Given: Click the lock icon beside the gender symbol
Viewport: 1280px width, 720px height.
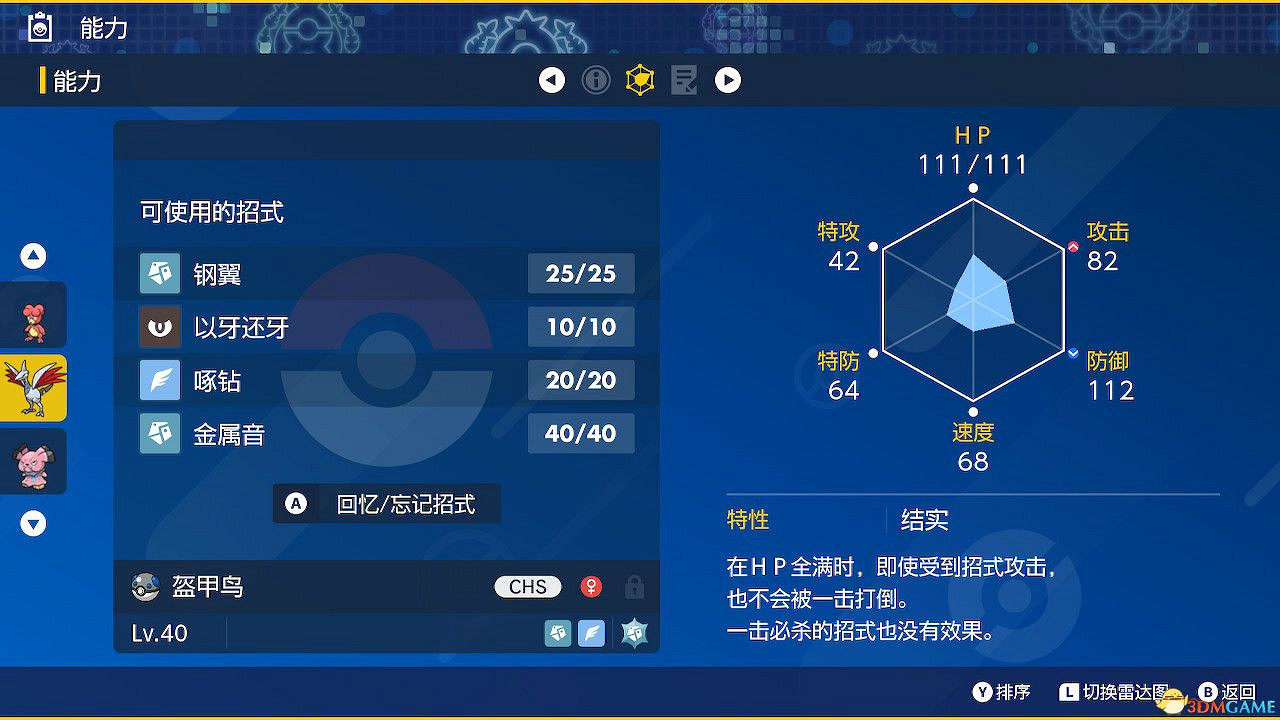Looking at the screenshot, I should pyautogui.click(x=634, y=587).
